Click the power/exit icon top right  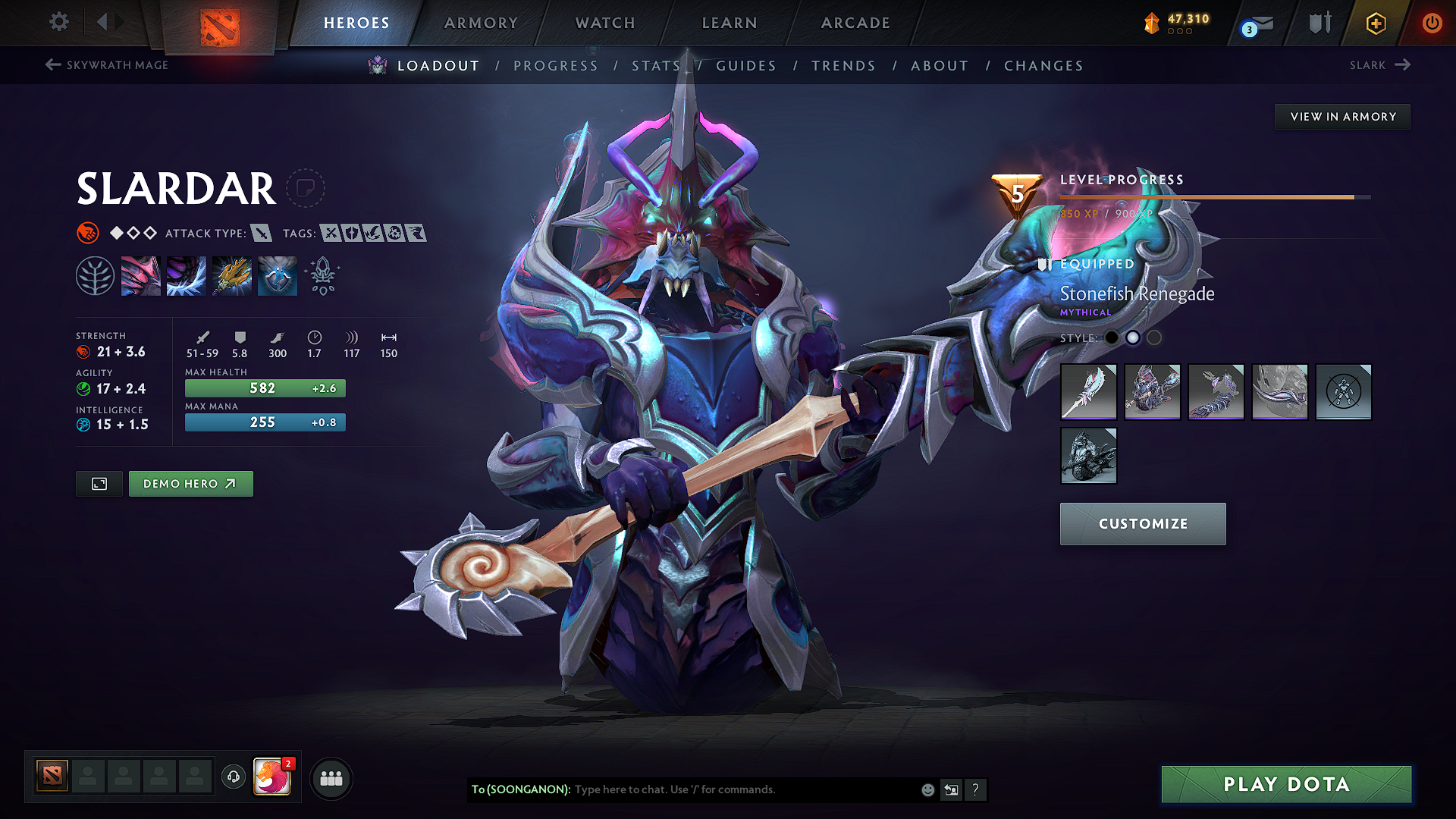click(x=1432, y=23)
